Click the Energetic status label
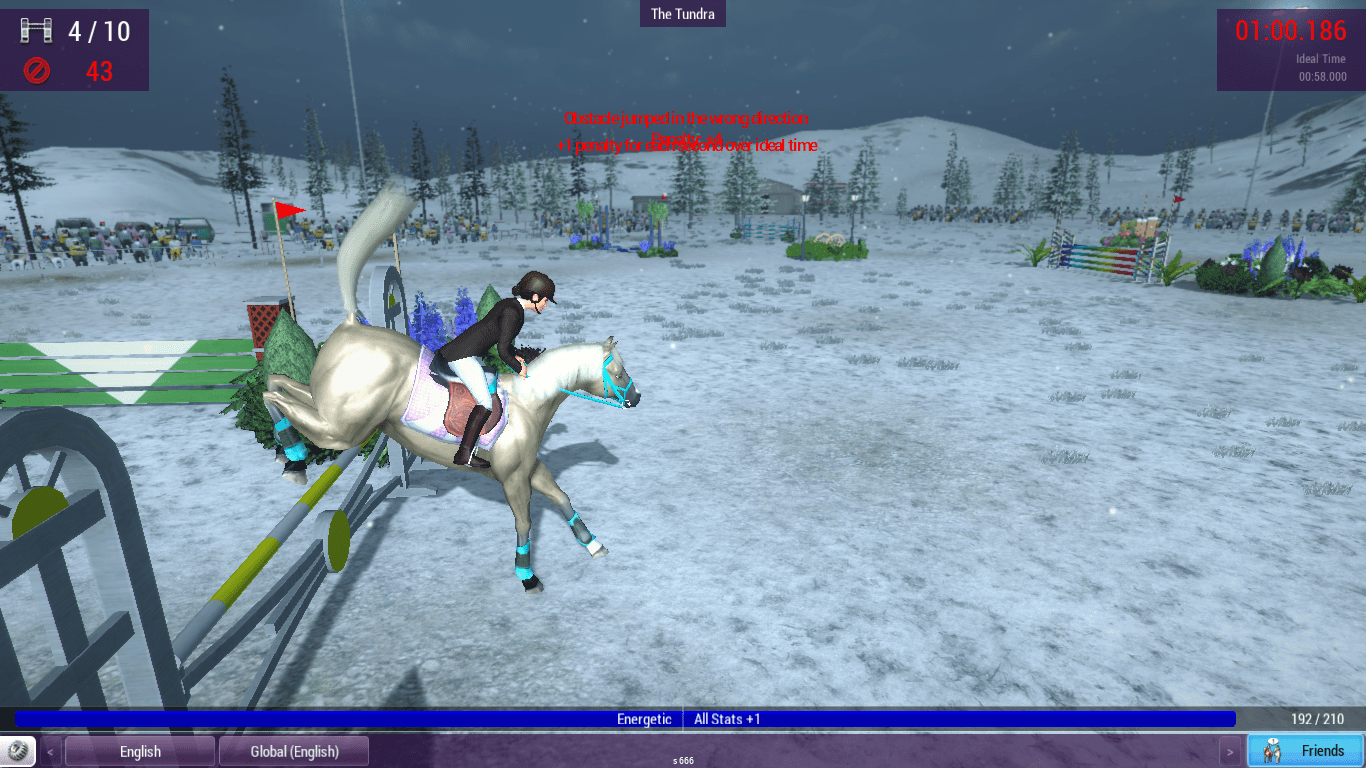Image resolution: width=1366 pixels, height=768 pixels. coord(645,719)
